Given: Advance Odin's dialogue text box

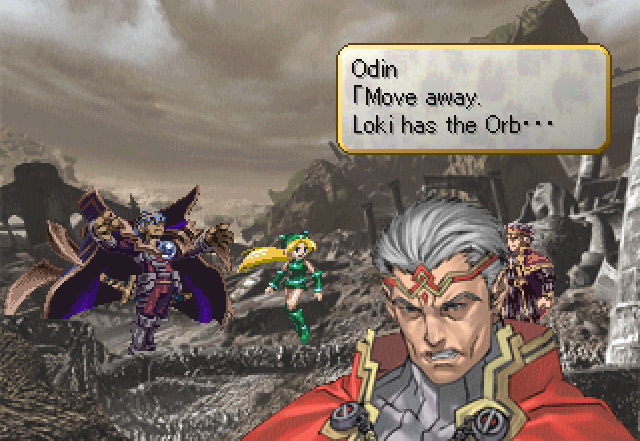Looking at the screenshot, I should (473, 98).
